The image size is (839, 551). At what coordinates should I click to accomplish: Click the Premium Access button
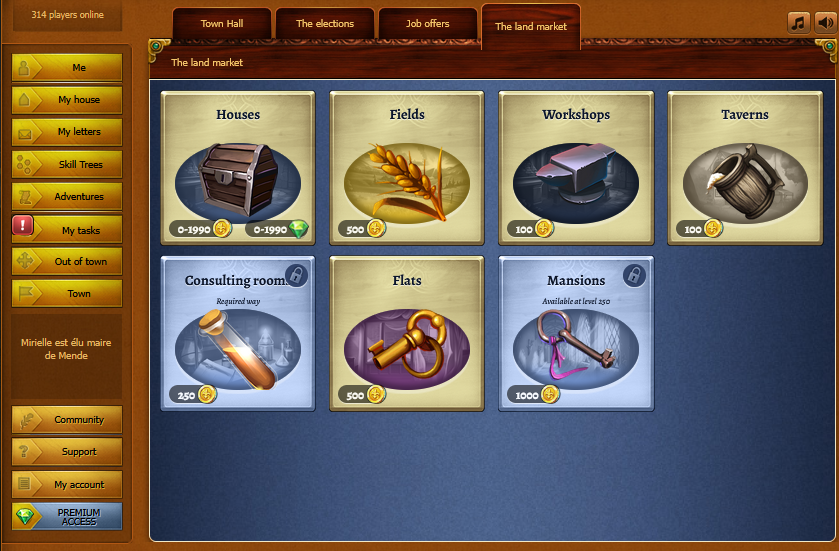[x=67, y=516]
